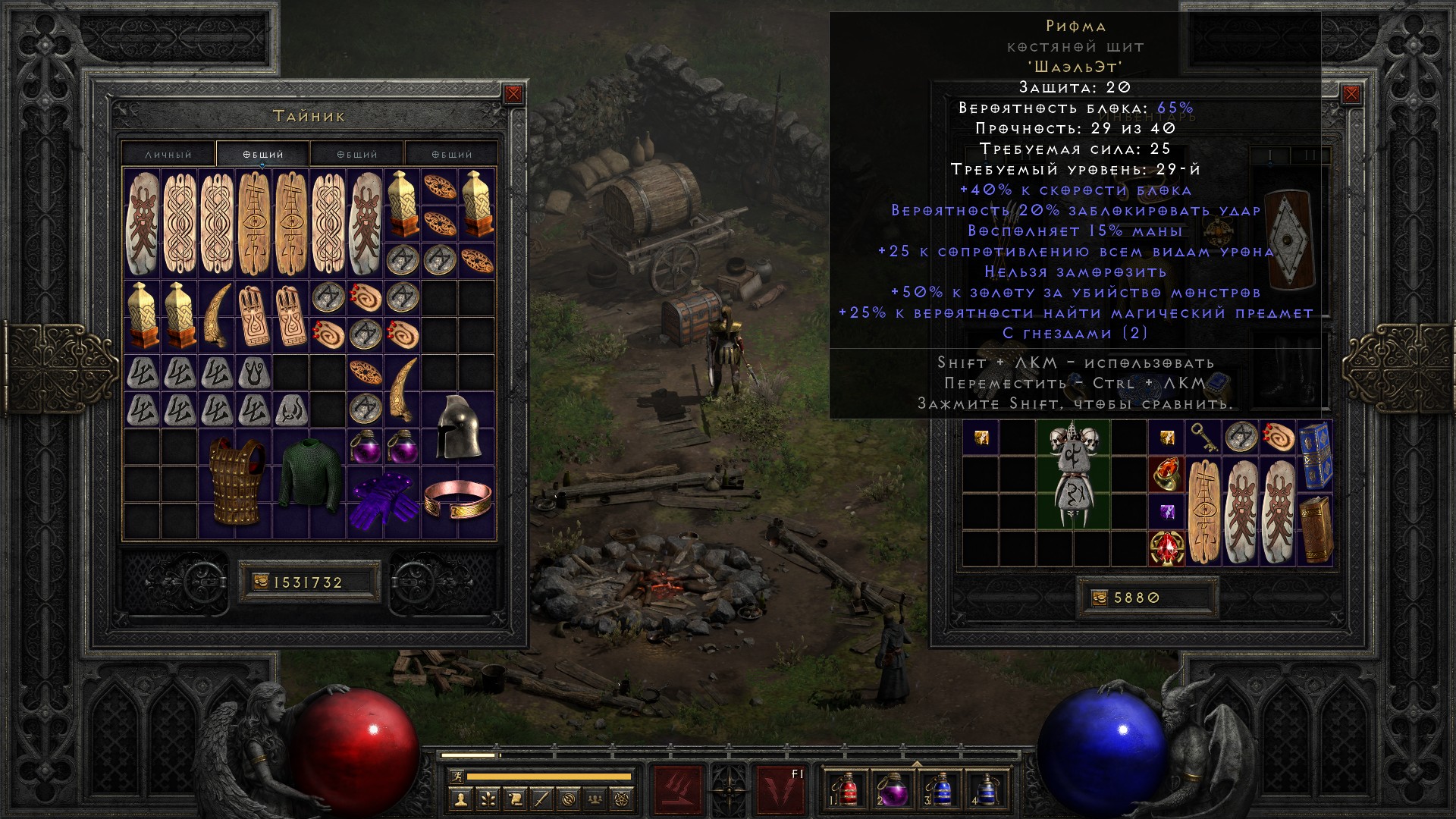Screen dimensions: 1456x819
Task: Toggle the run/walk button
Action: click(457, 777)
